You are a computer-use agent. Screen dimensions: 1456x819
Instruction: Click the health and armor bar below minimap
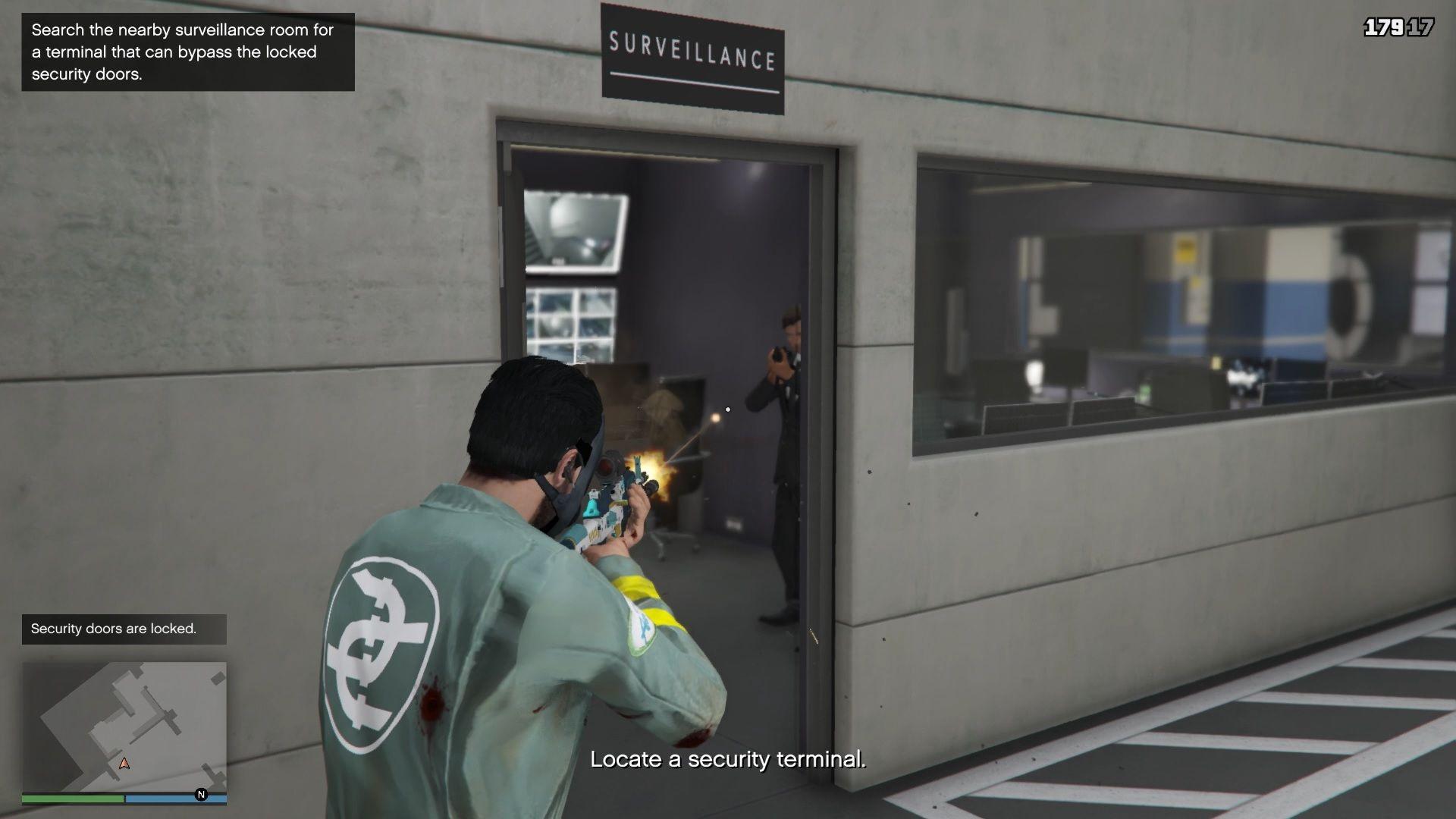click(x=124, y=798)
